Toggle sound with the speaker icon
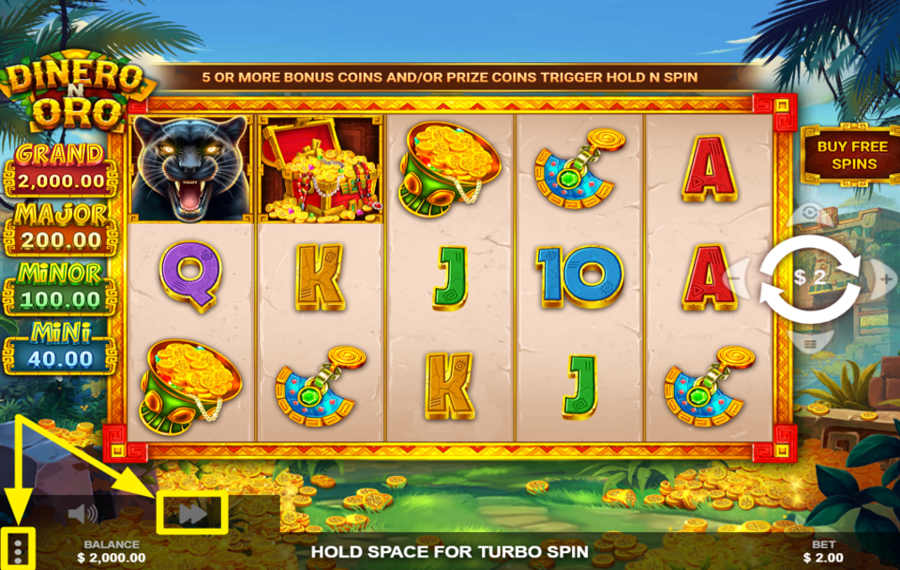 click(x=83, y=514)
